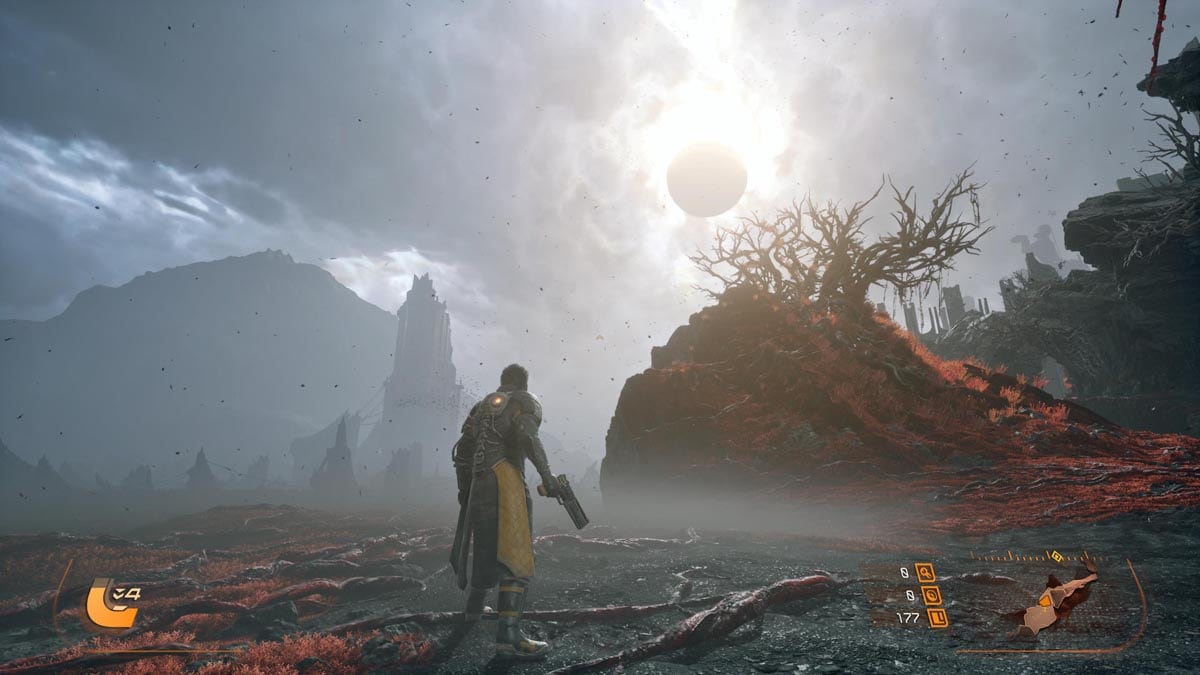Select the orange player marker on the minimap

1046,600
